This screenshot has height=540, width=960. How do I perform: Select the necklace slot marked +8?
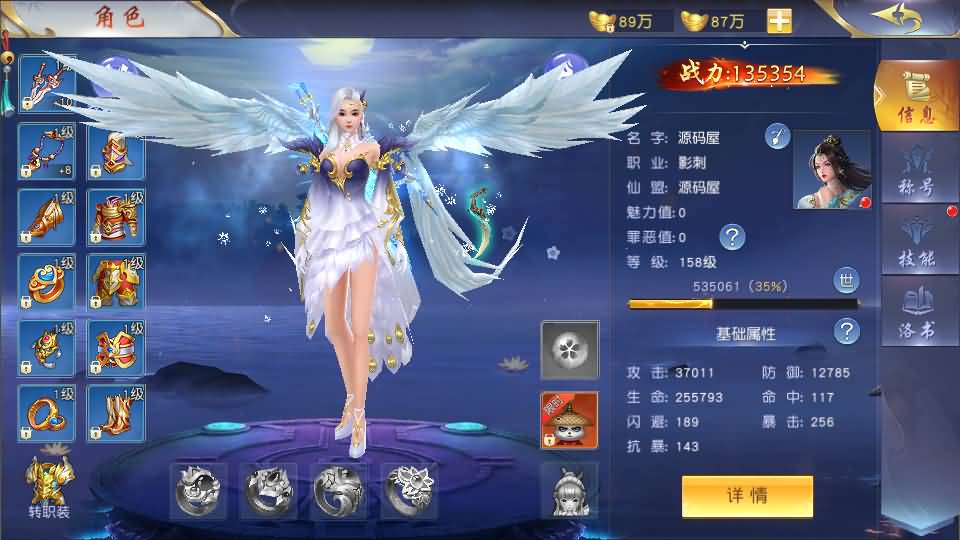click(47, 152)
